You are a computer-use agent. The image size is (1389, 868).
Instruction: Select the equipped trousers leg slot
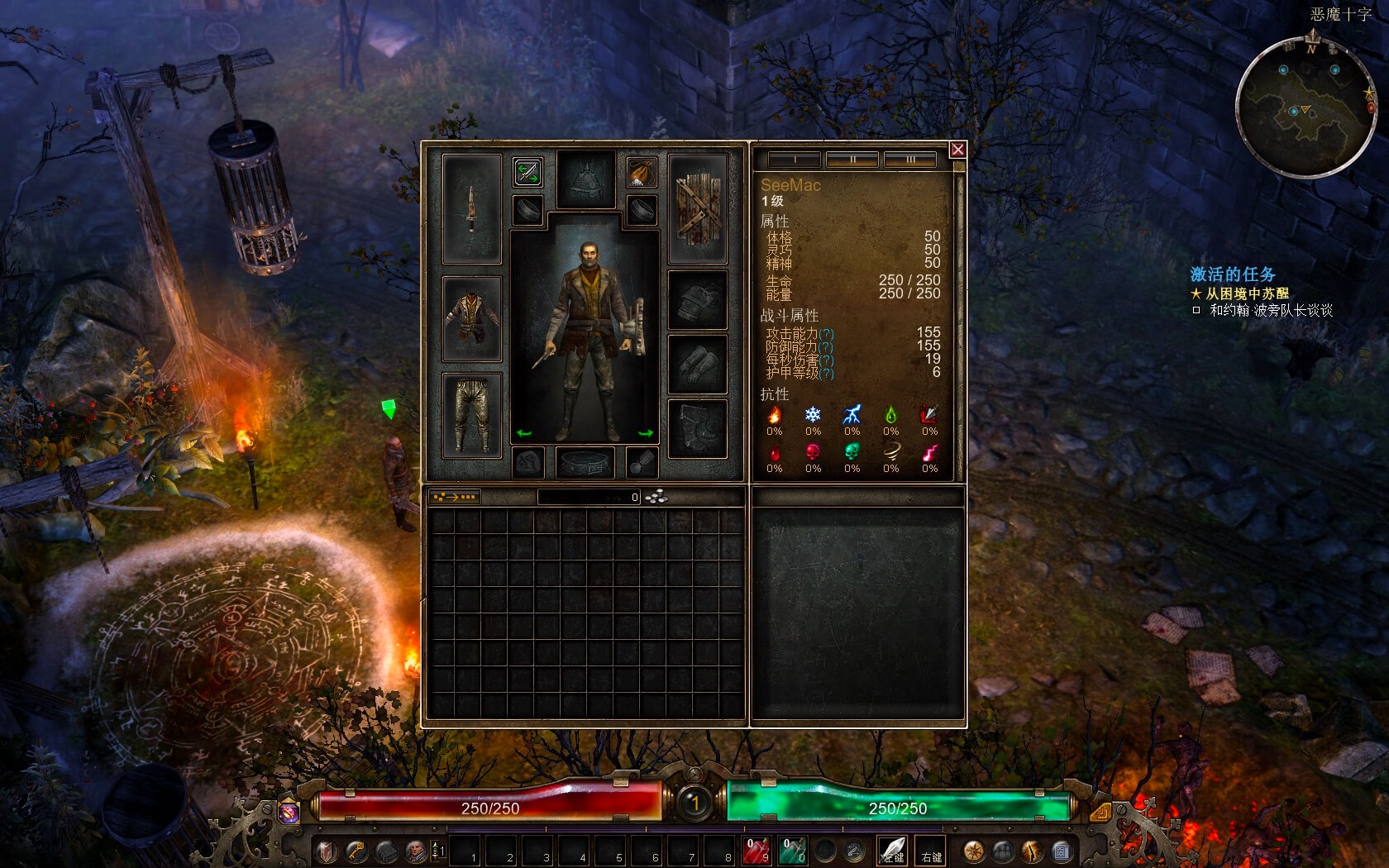471,415
